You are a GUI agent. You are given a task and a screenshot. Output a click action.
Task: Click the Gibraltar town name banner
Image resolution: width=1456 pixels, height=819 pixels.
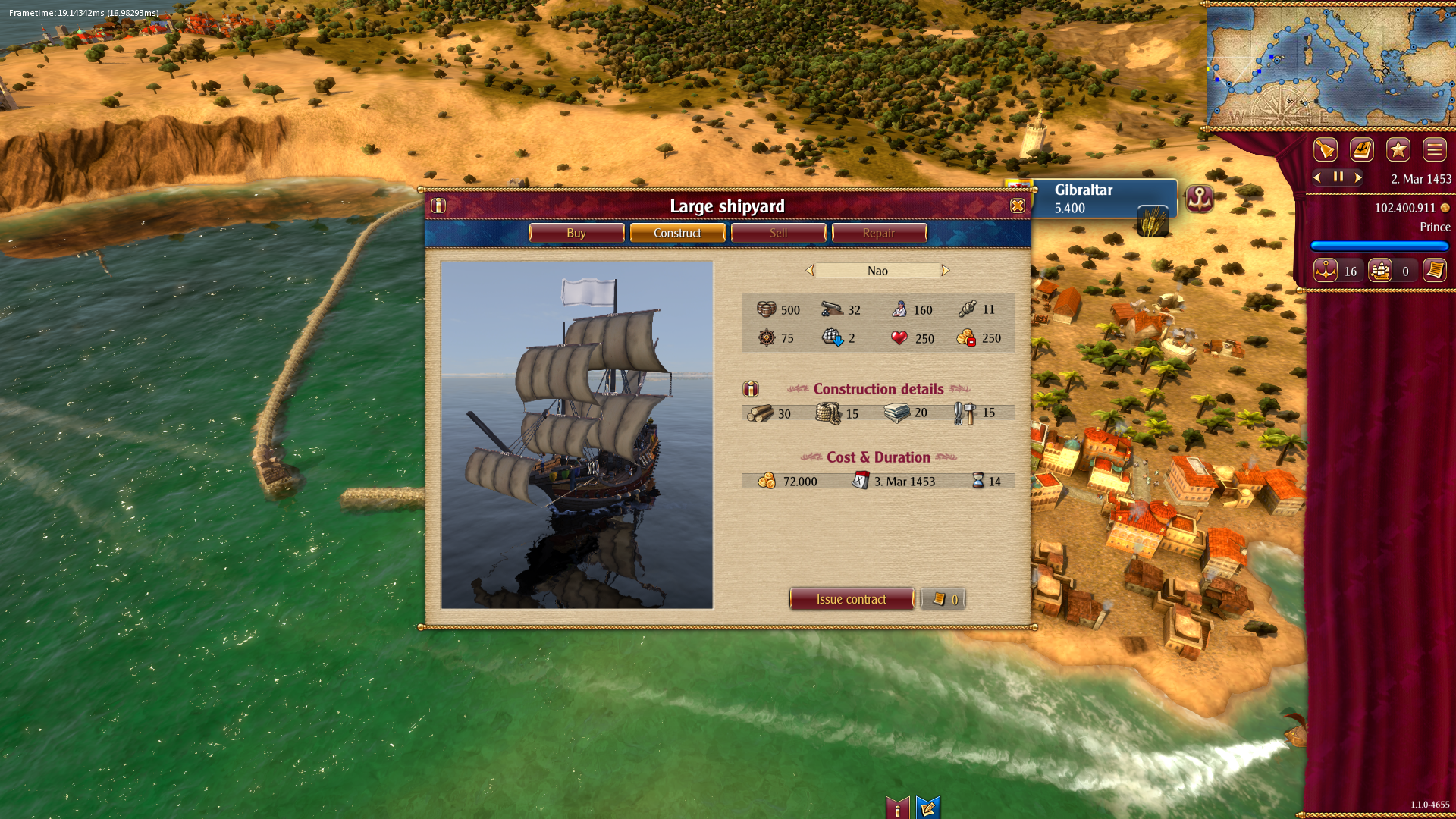pyautogui.click(x=1084, y=190)
